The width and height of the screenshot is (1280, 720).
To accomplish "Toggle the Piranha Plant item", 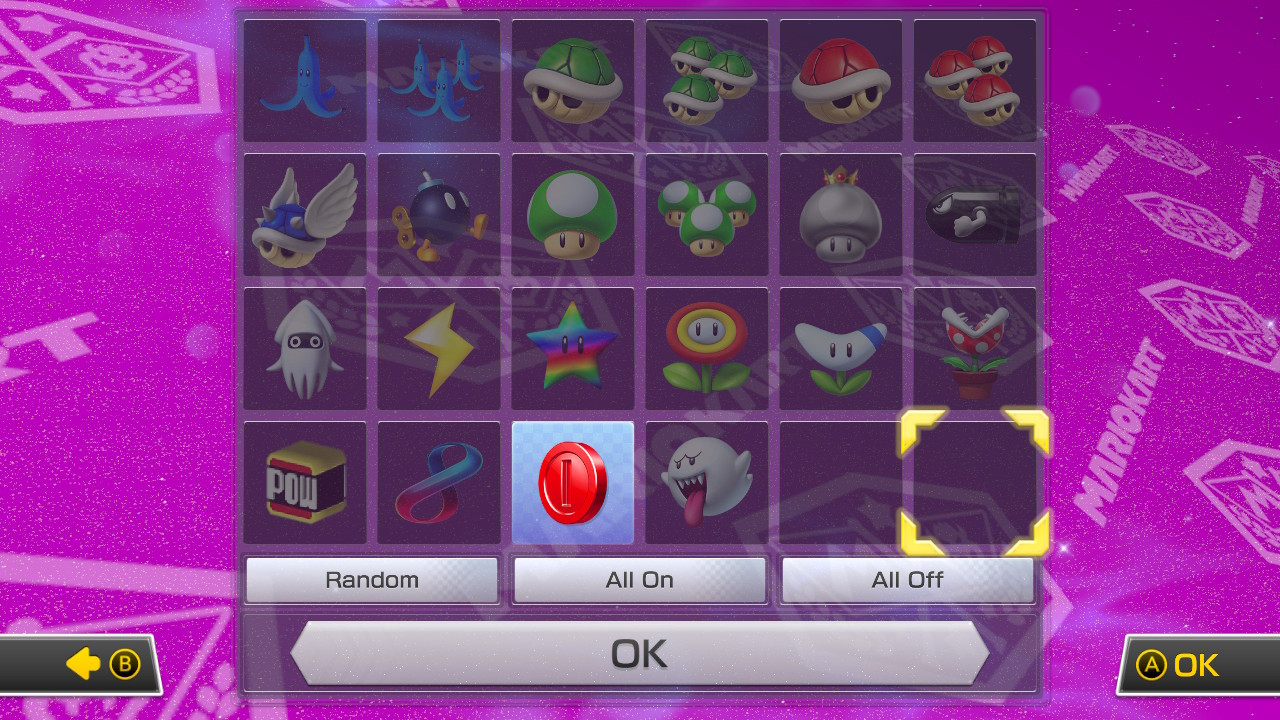I will coord(974,348).
